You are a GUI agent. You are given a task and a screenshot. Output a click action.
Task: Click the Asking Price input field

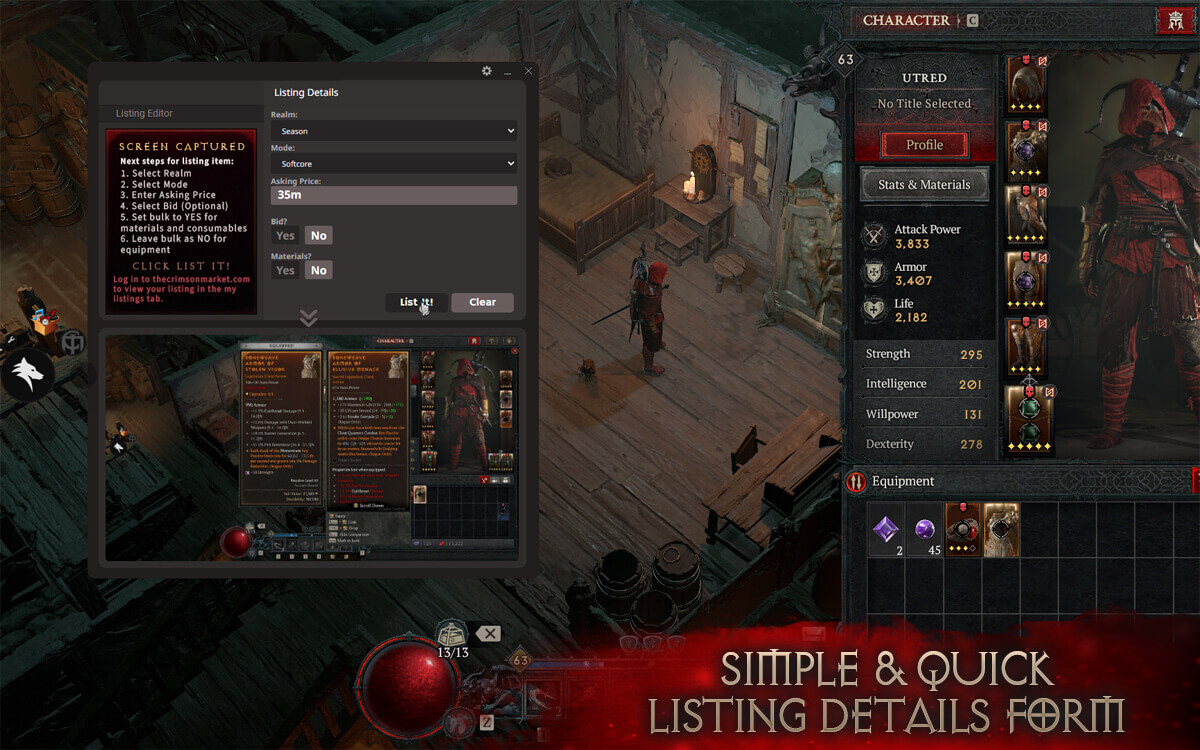pos(393,195)
